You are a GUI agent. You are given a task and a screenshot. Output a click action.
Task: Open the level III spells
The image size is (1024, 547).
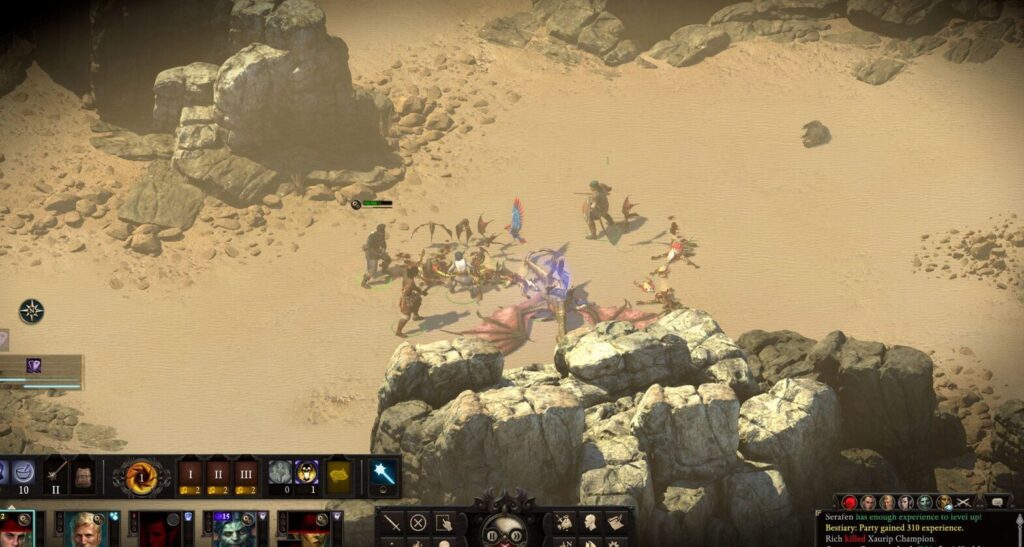[246, 473]
